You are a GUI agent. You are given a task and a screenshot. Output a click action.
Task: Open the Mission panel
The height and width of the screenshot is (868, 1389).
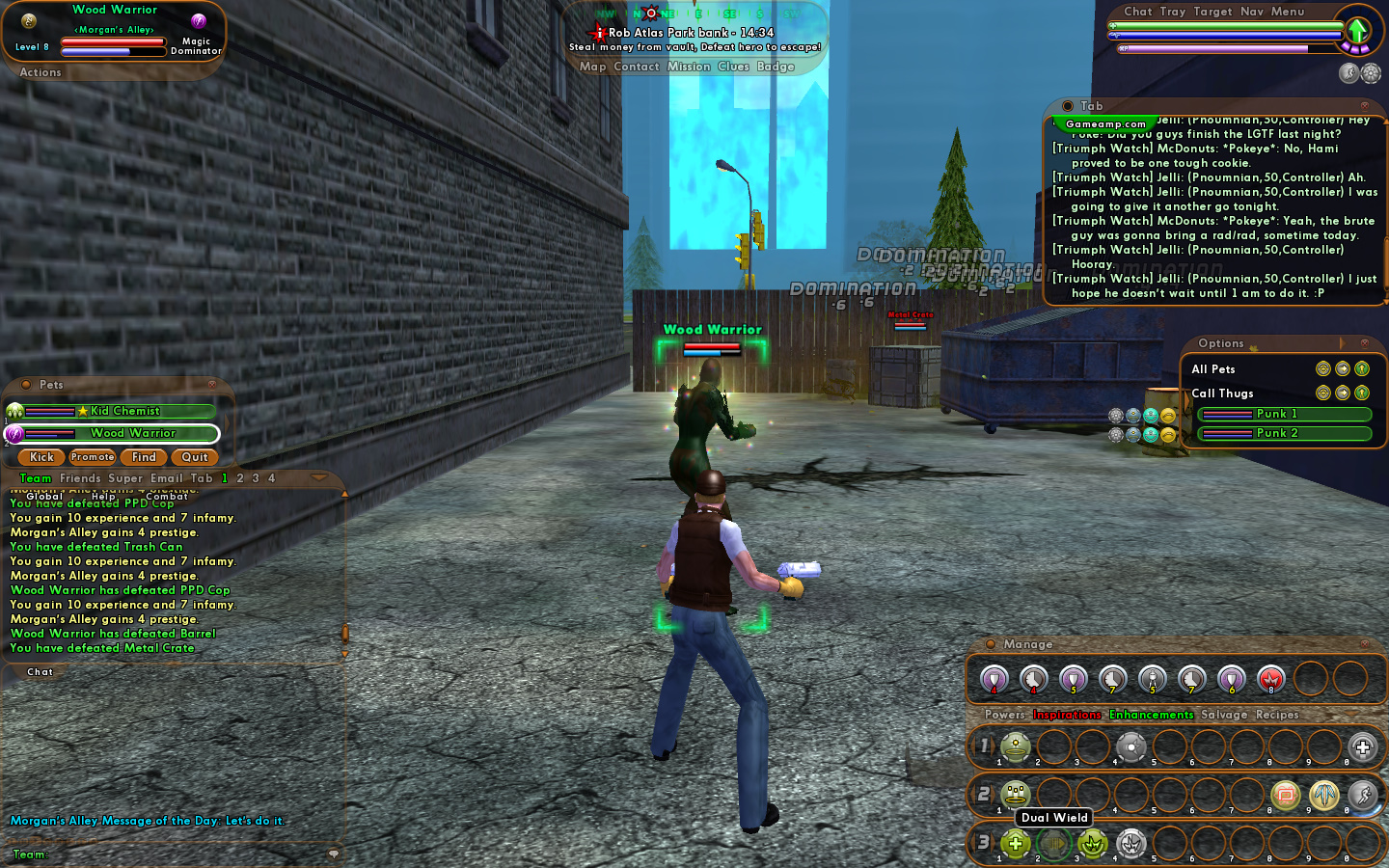pyautogui.click(x=689, y=67)
